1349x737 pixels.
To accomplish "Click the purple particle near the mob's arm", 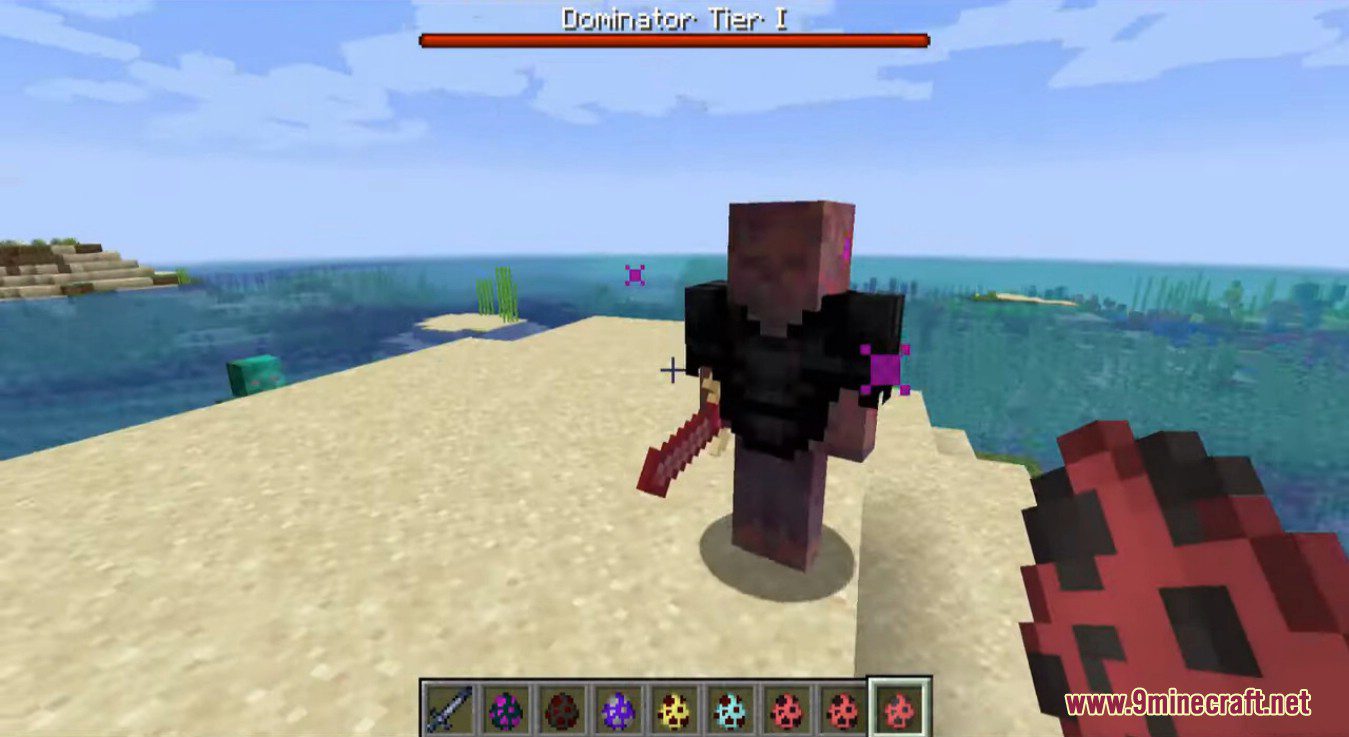I will (884, 367).
